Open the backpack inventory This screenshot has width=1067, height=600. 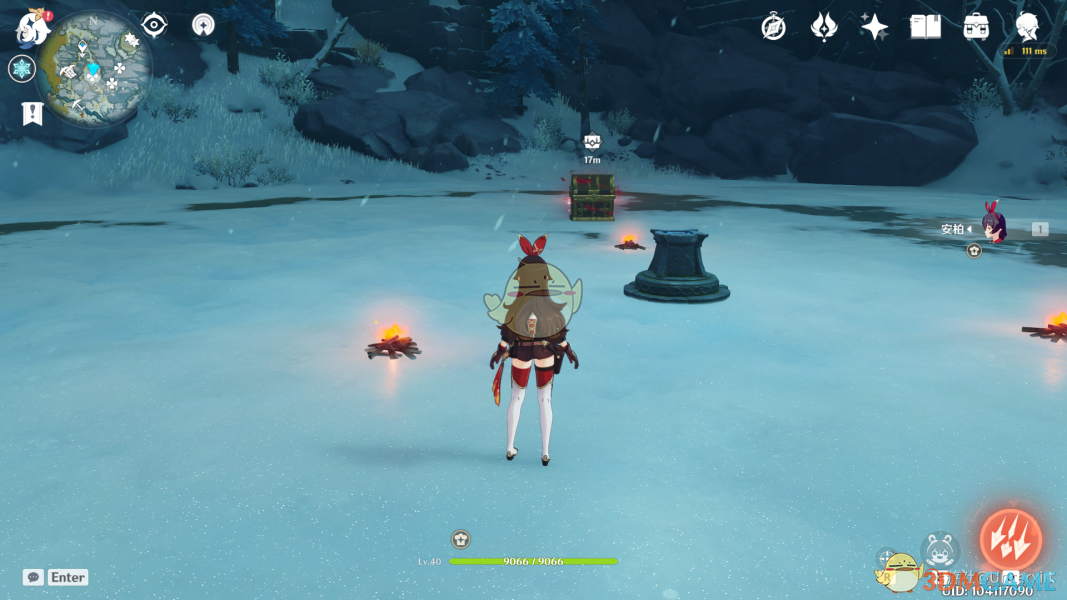tap(976, 27)
